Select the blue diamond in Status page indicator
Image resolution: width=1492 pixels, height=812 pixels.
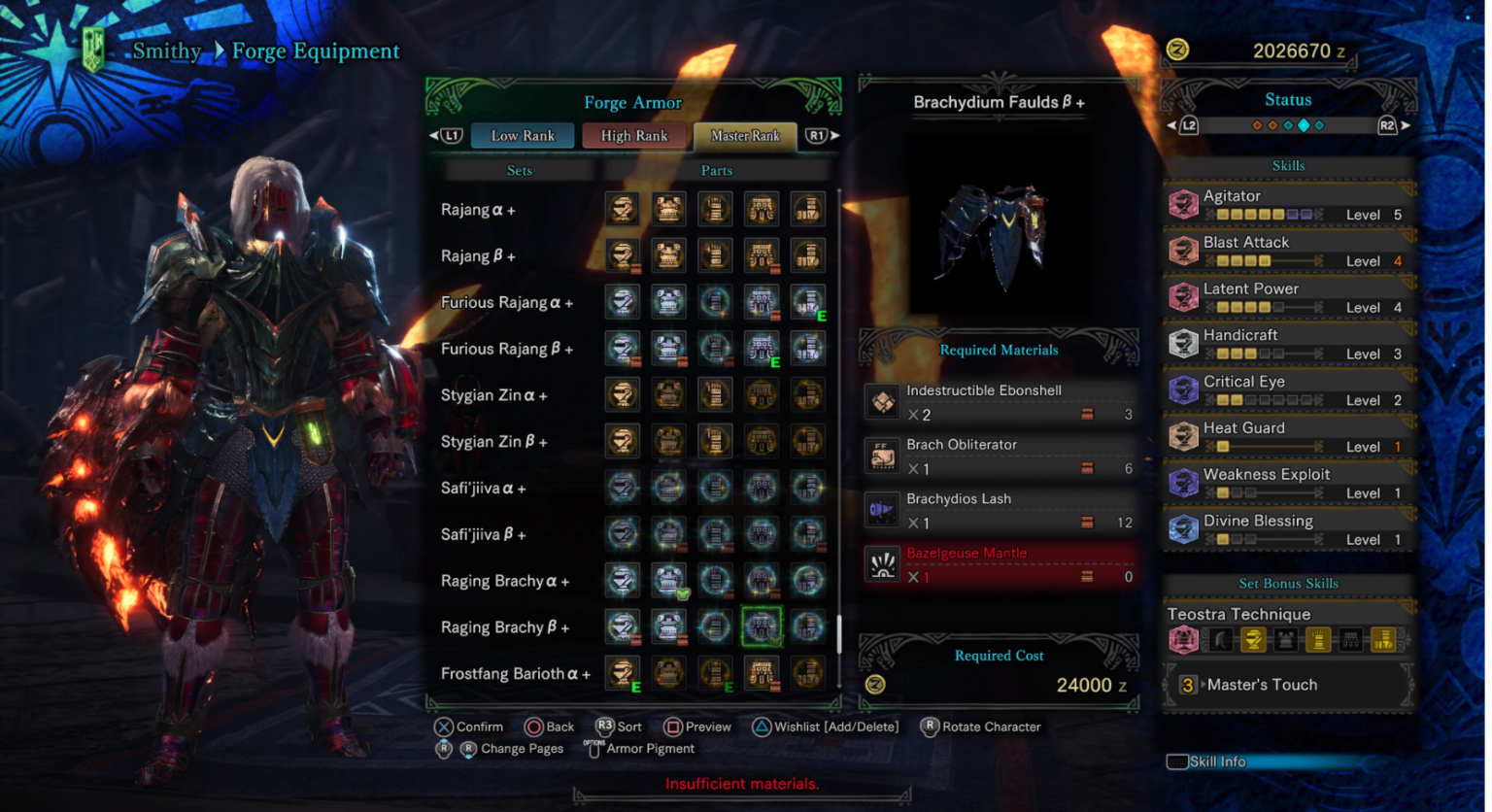tap(1303, 124)
